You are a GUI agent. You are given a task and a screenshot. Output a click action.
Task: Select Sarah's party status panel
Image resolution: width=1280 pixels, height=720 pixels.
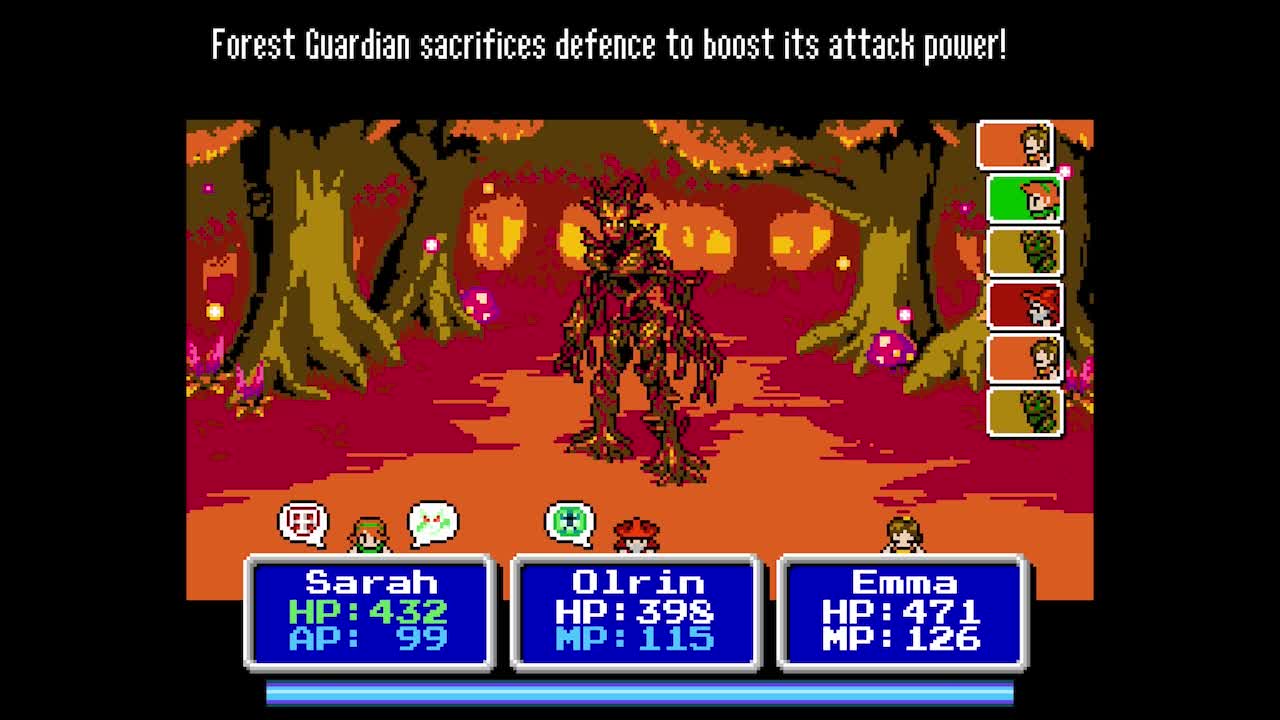point(370,611)
